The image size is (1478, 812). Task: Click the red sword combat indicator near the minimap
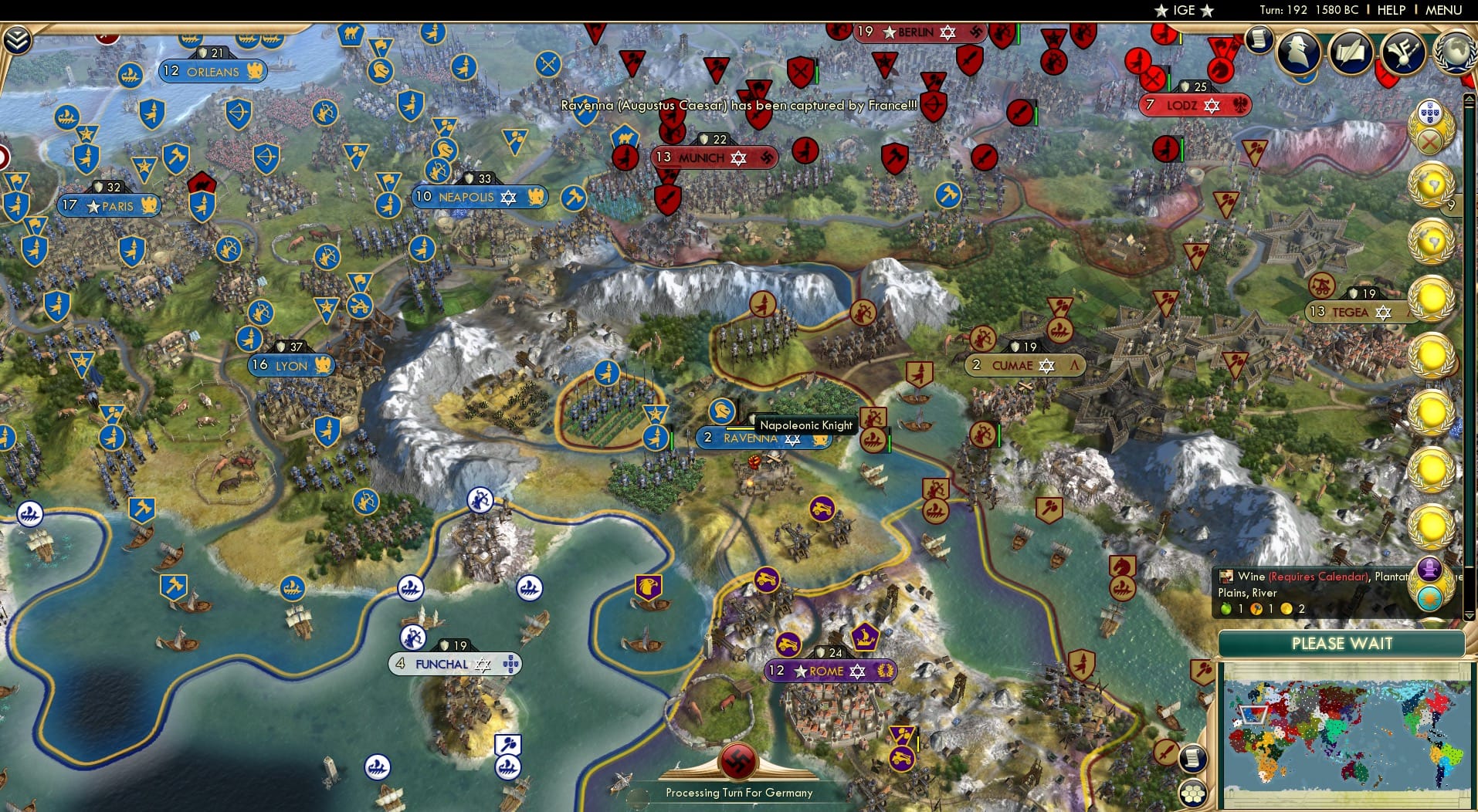pyautogui.click(x=1166, y=753)
